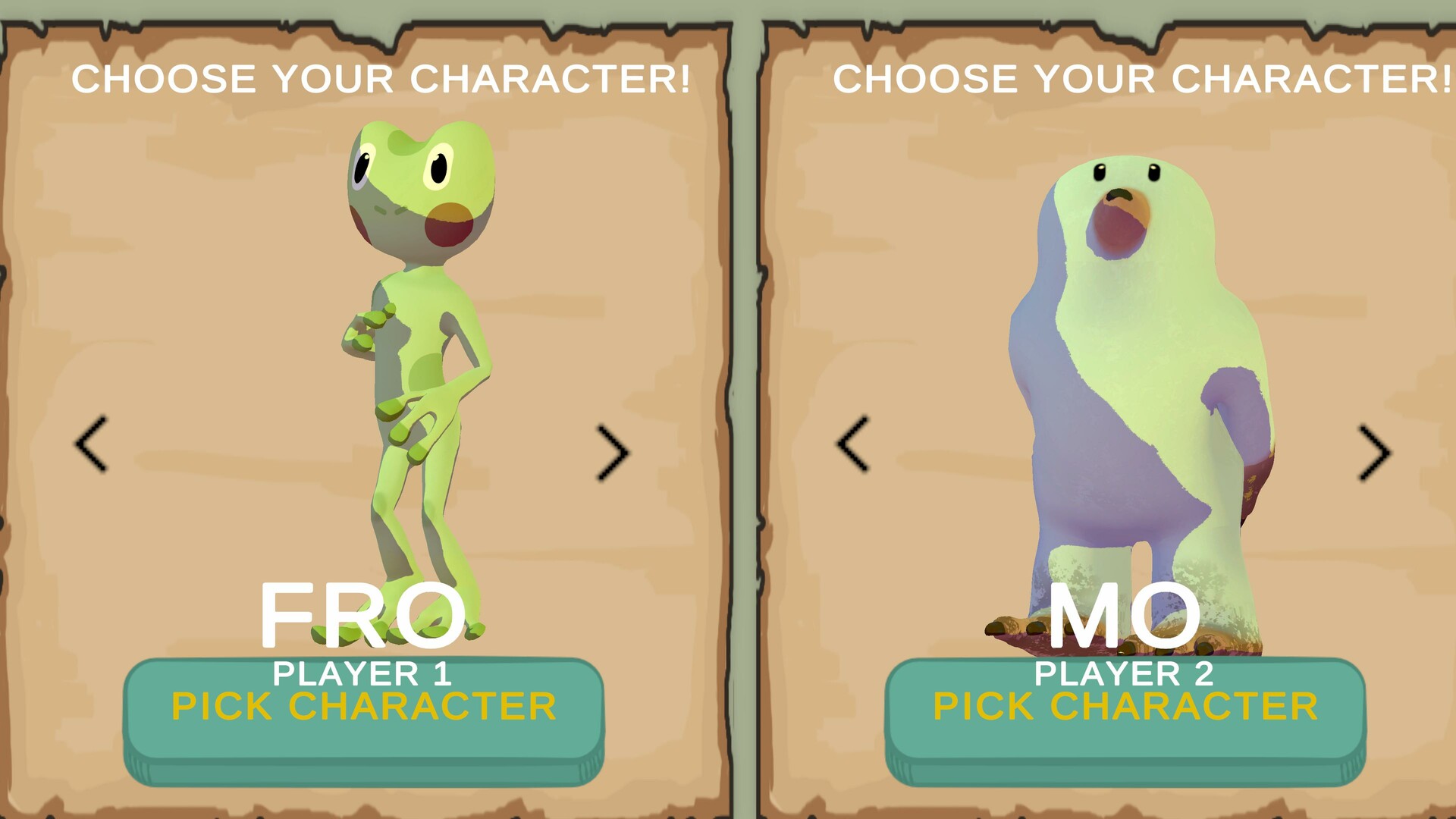1456x819 pixels.
Task: Click Player 1's CHOOSE YOUR CHARACTER heading
Action: (x=382, y=77)
